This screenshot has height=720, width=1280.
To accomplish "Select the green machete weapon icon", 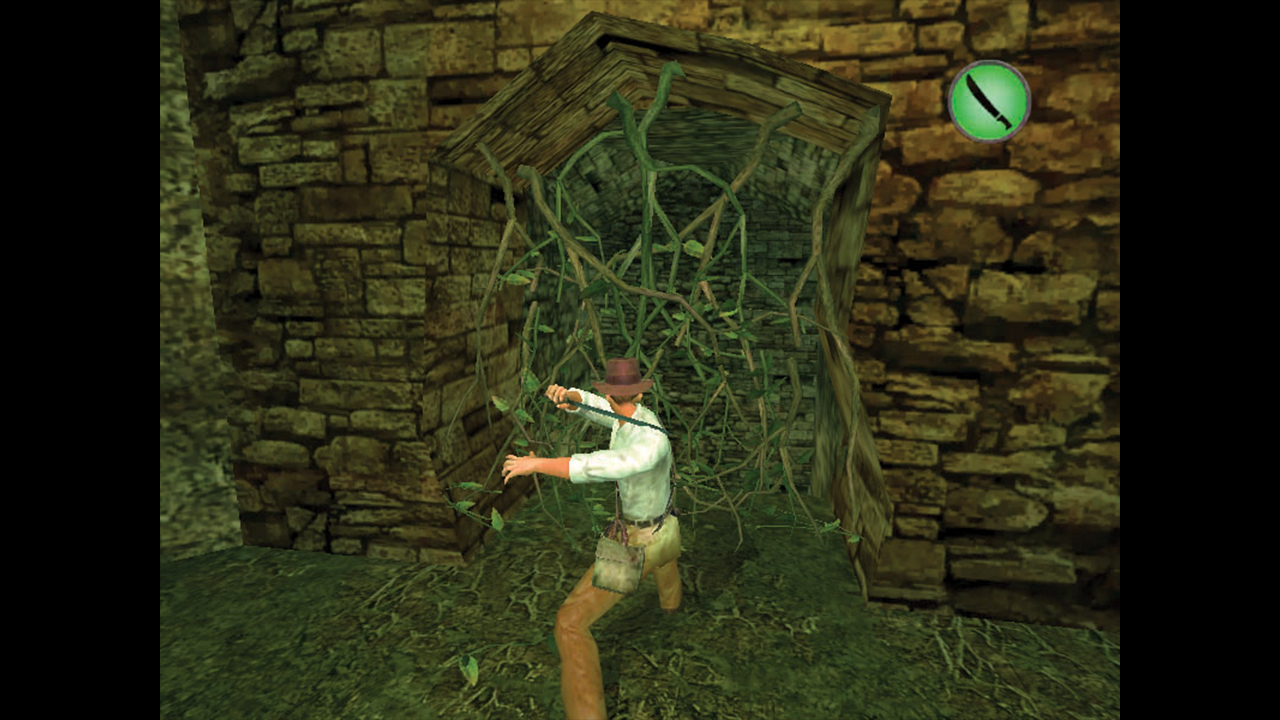I will (988, 102).
